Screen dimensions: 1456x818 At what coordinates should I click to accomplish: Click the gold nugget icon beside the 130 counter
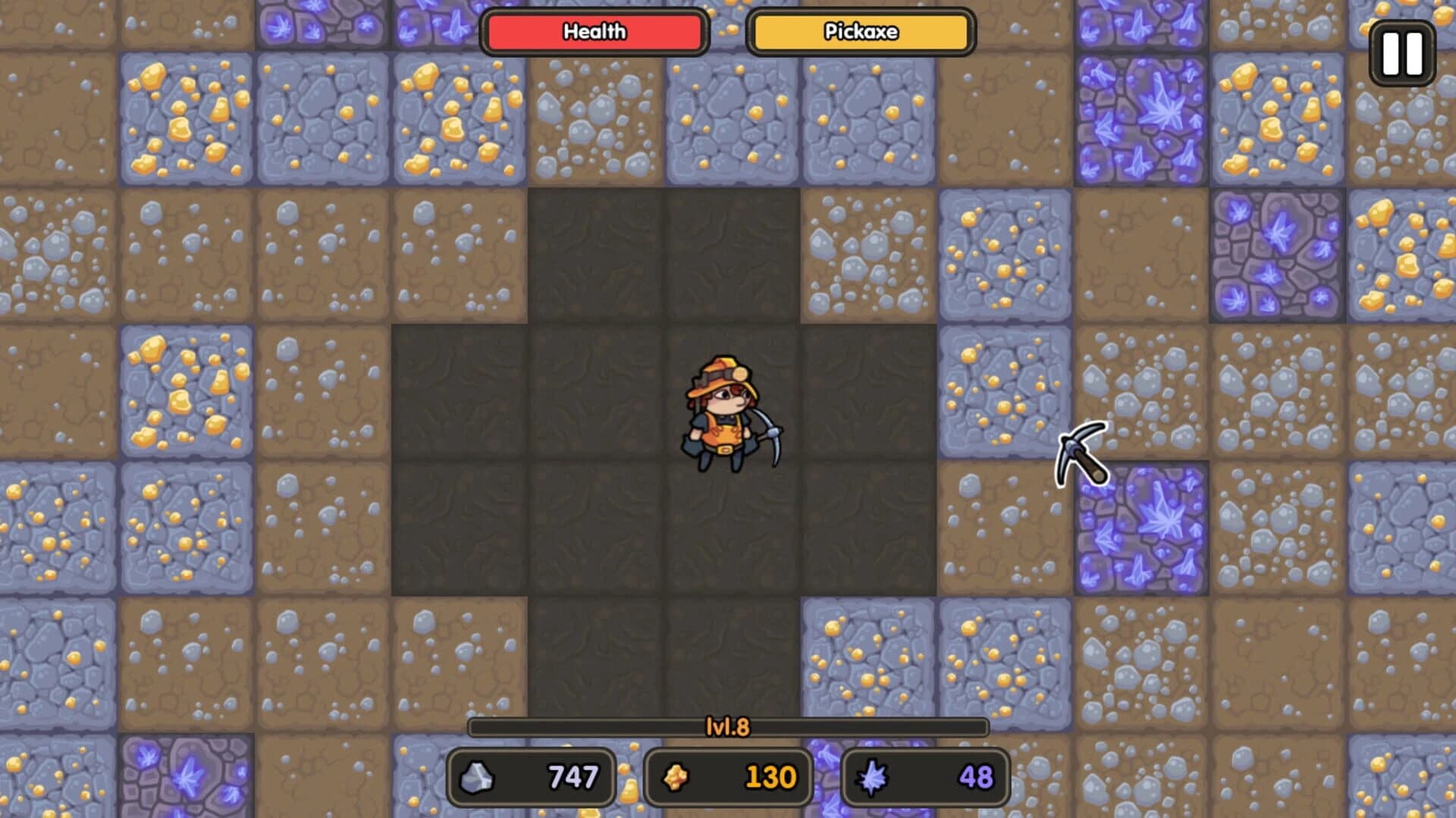tap(676, 776)
